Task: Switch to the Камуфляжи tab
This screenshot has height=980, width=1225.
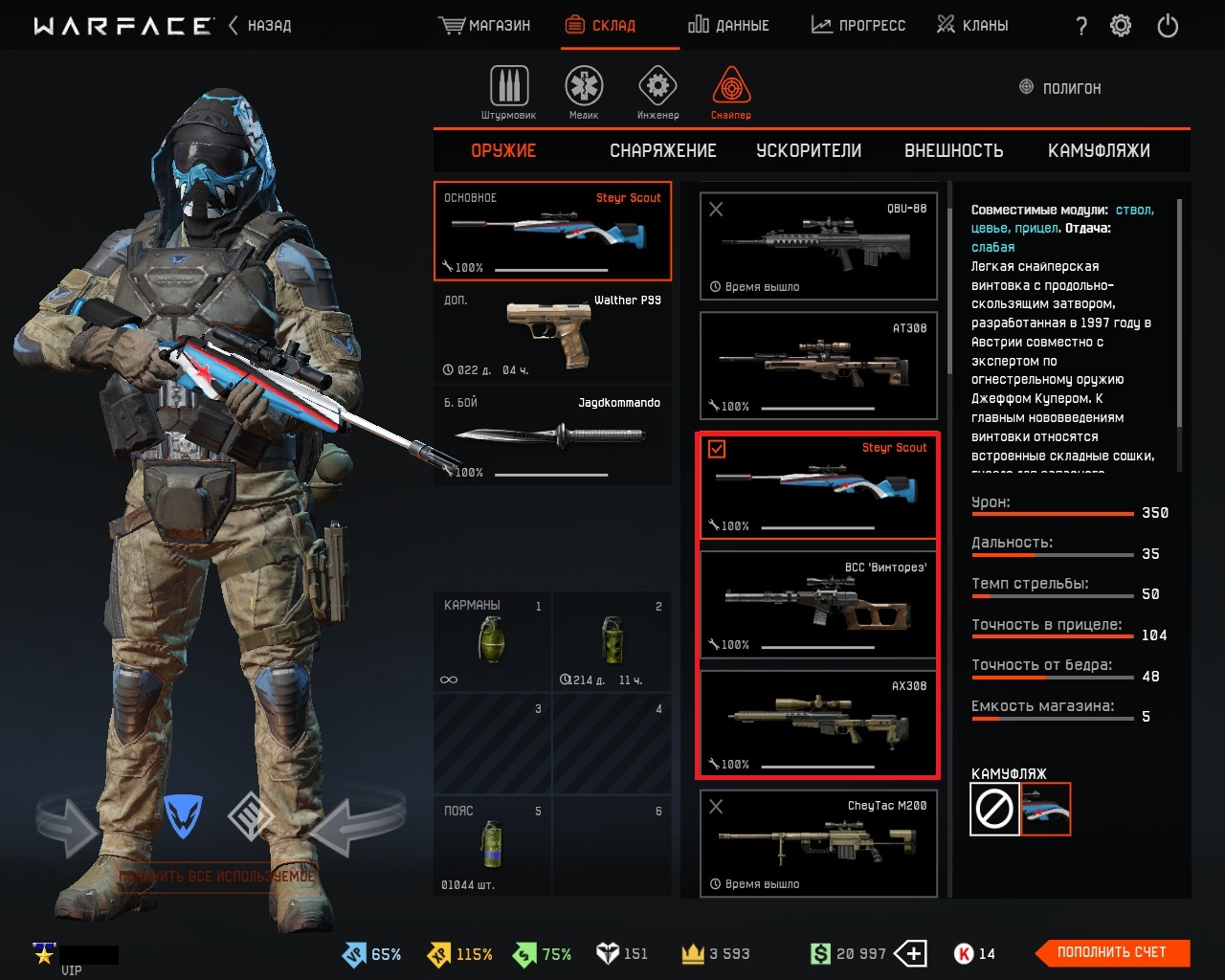Action: (x=1099, y=151)
